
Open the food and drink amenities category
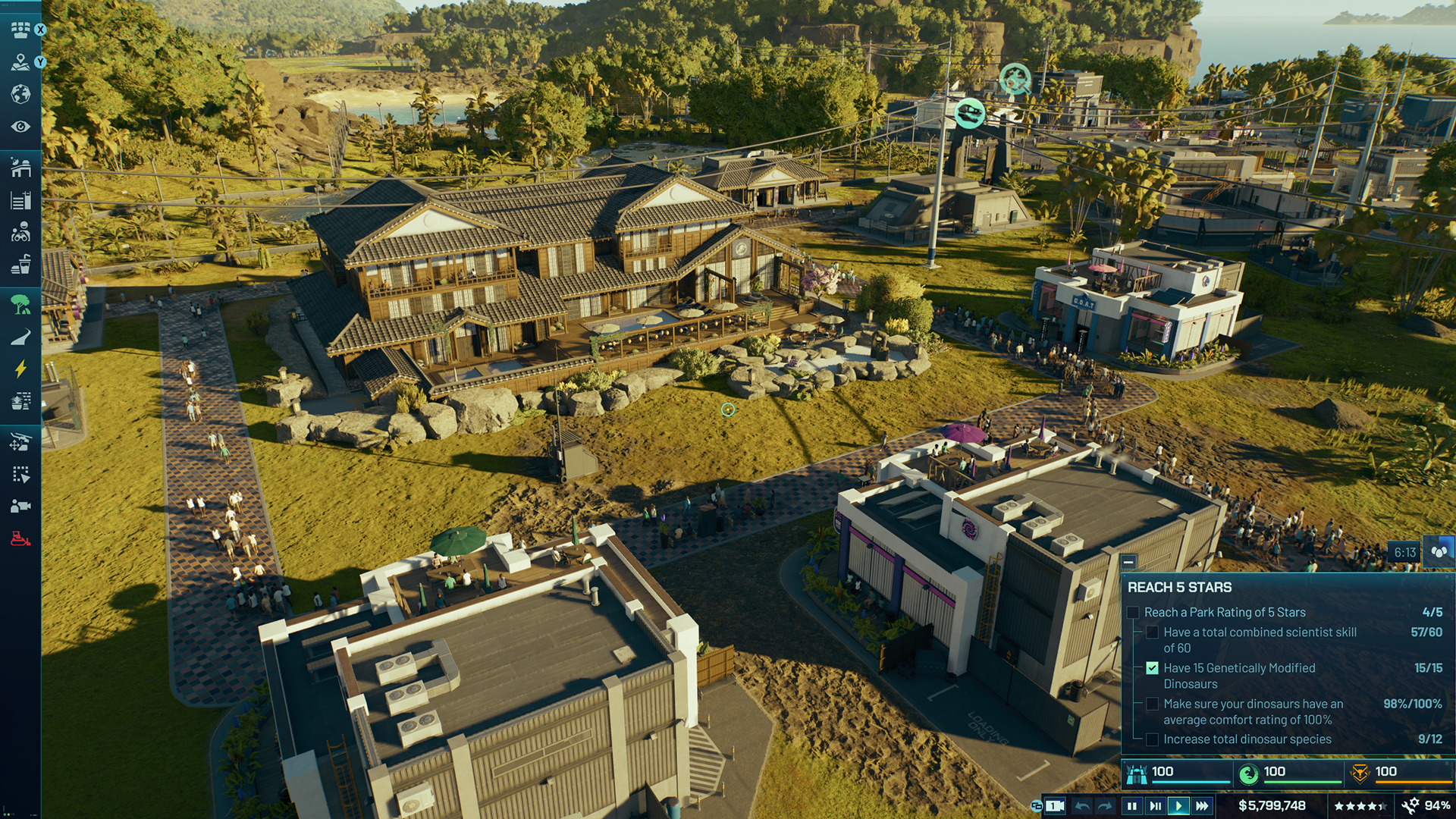tap(20, 265)
